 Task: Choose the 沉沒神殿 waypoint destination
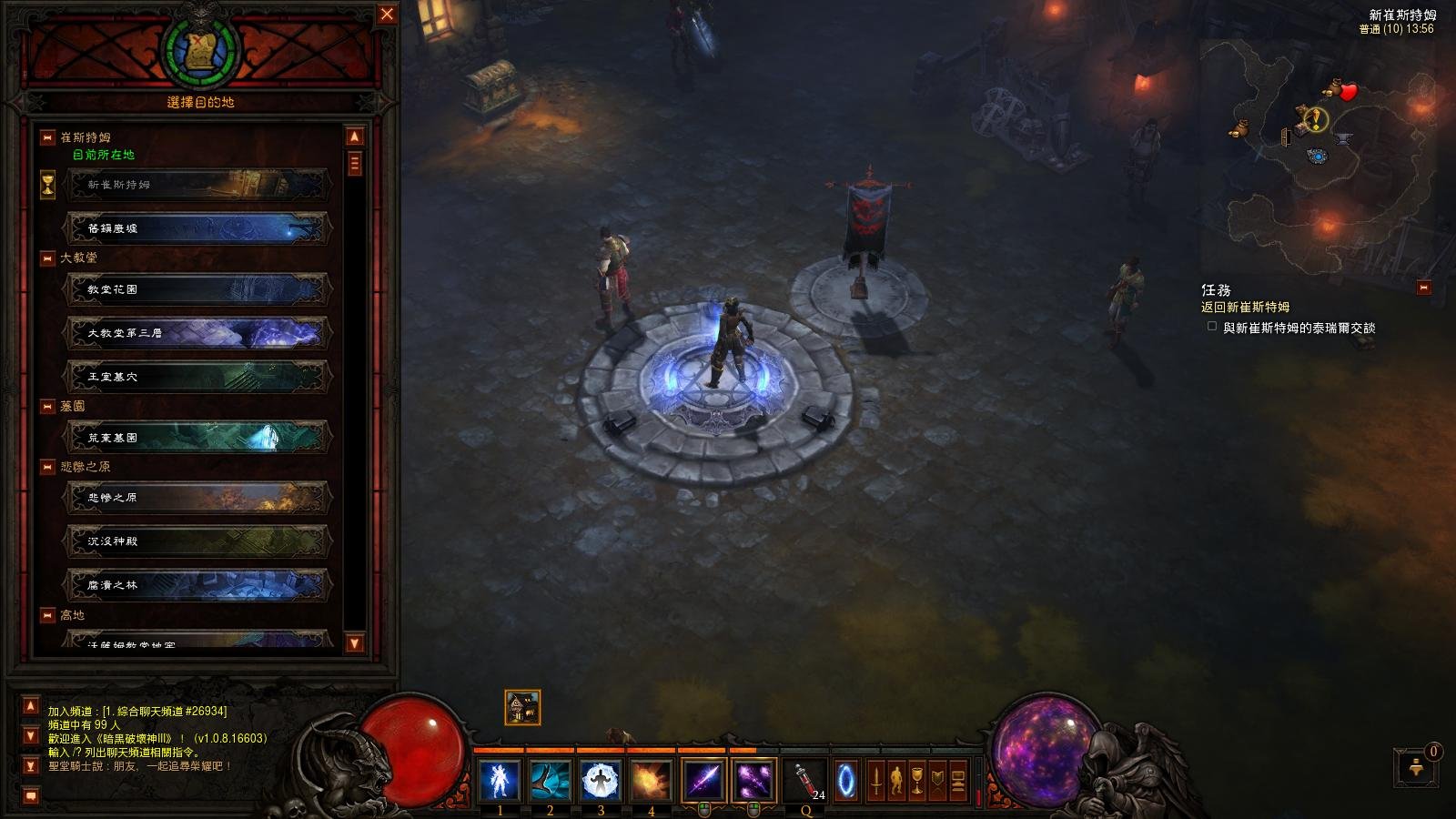[197, 541]
